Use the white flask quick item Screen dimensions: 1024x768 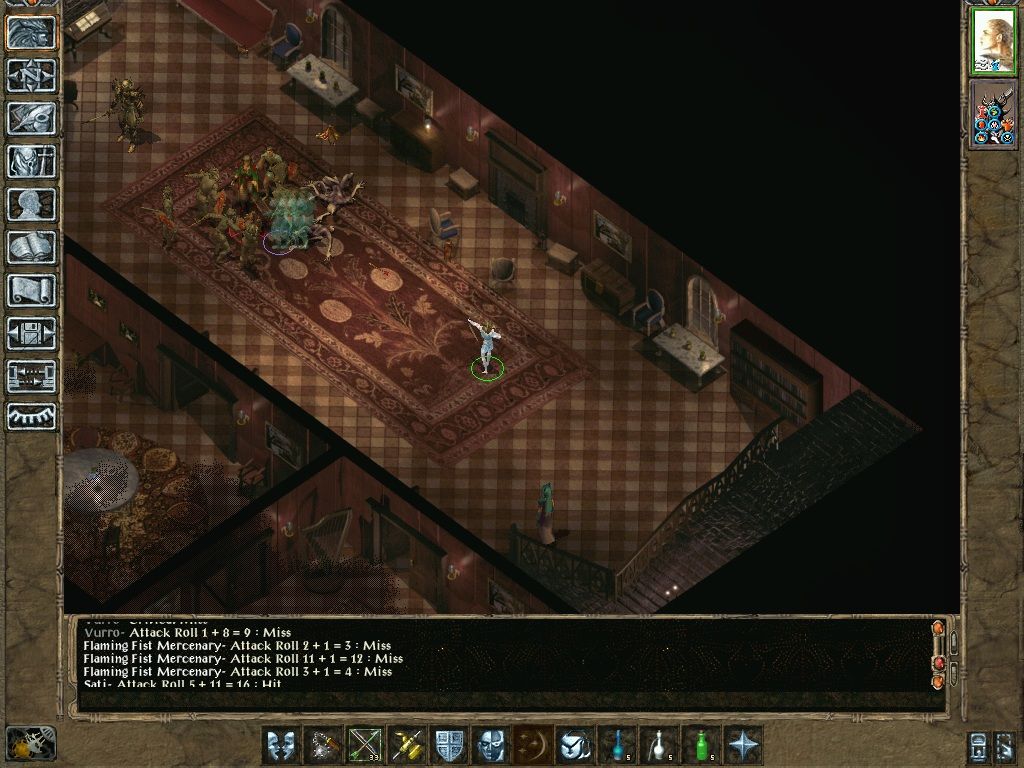coord(659,745)
